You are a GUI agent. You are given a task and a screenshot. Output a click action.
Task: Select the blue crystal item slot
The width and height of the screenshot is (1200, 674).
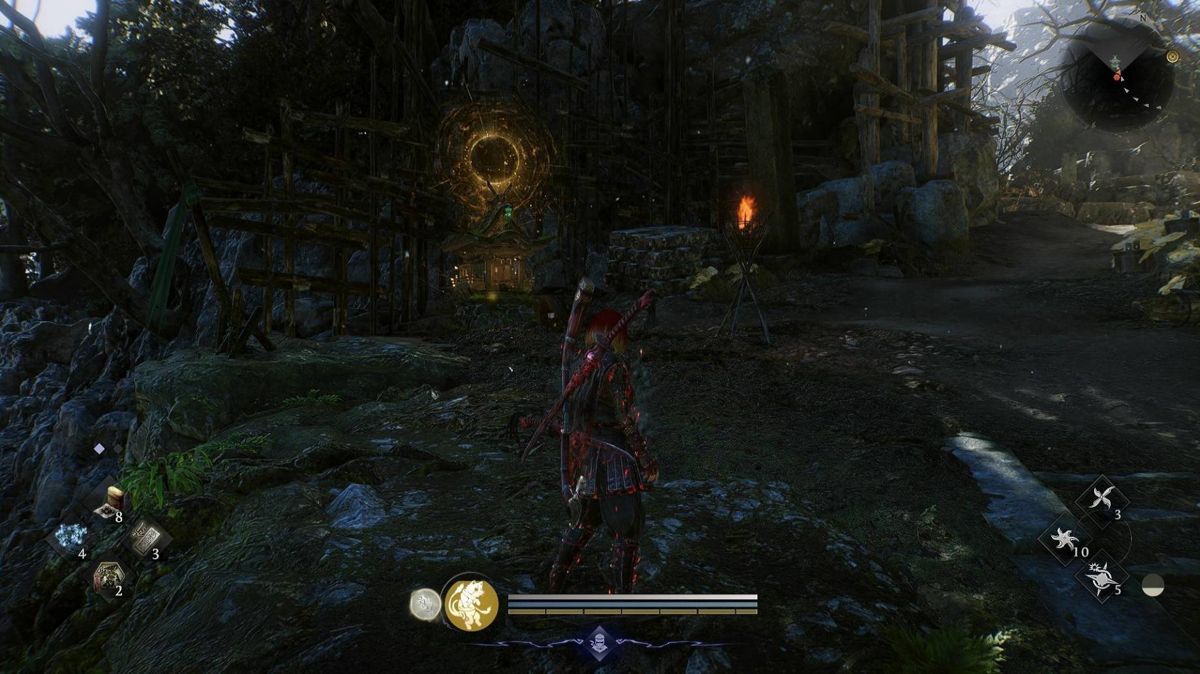point(70,536)
